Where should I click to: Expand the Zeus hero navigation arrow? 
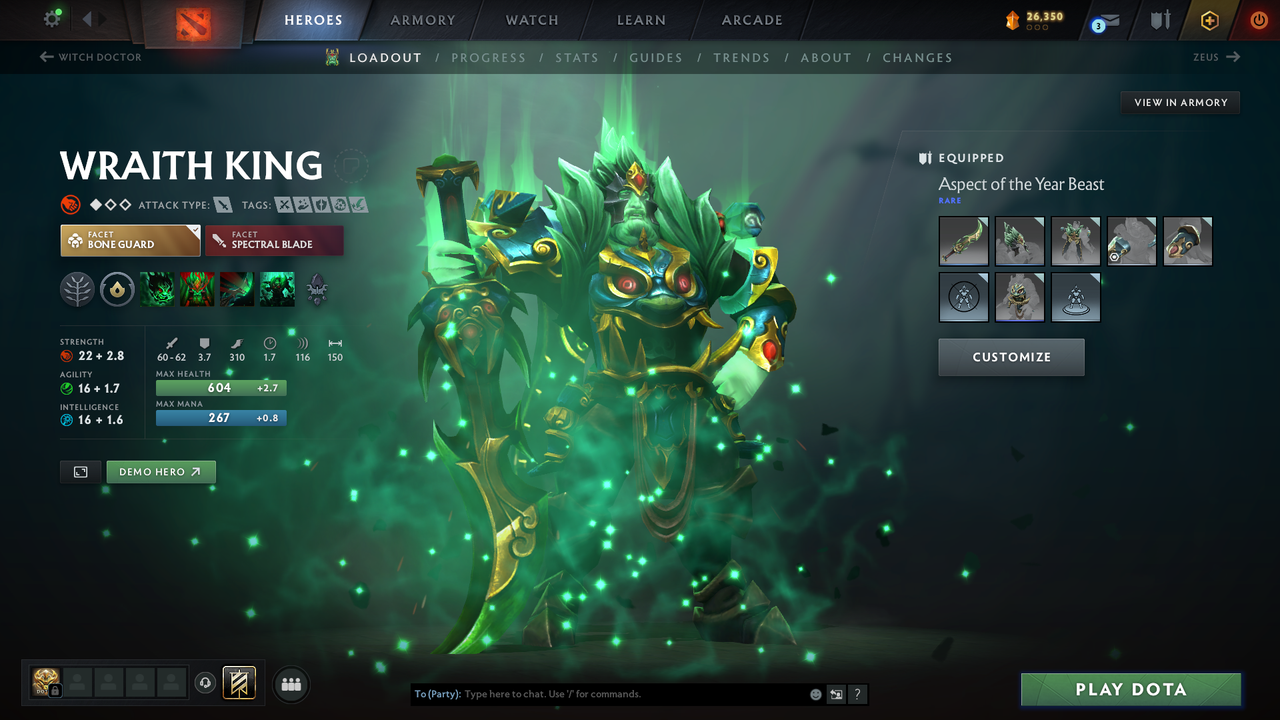coord(1232,57)
